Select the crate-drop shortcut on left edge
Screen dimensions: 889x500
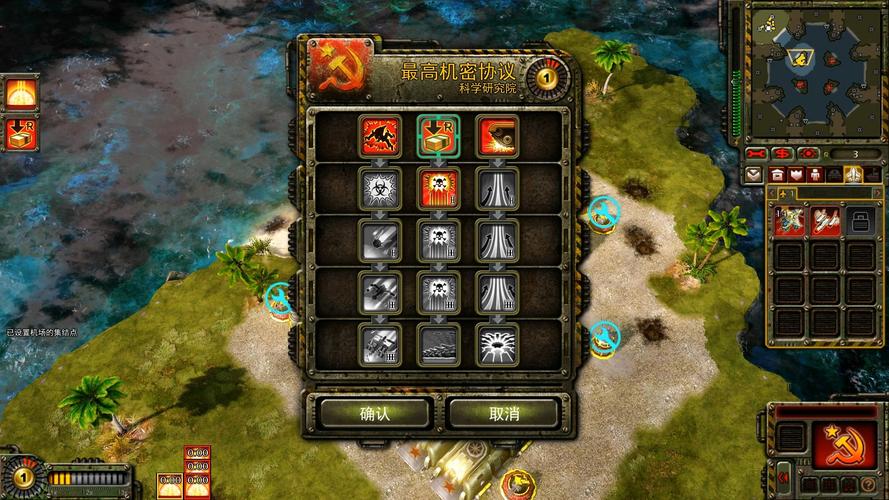[x=20, y=133]
